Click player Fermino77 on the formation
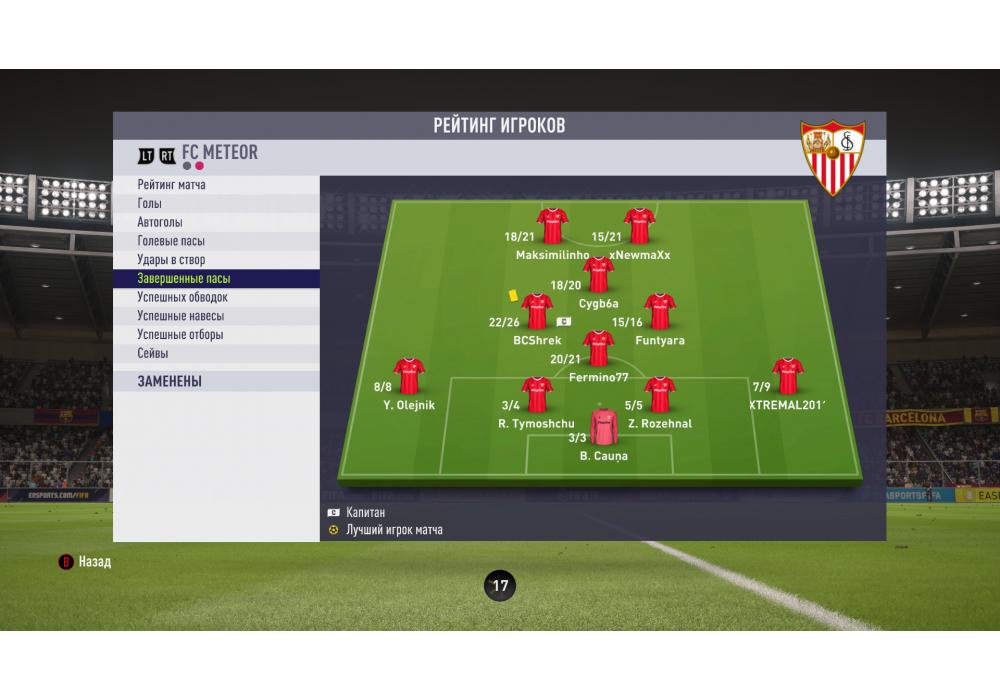 (x=598, y=349)
